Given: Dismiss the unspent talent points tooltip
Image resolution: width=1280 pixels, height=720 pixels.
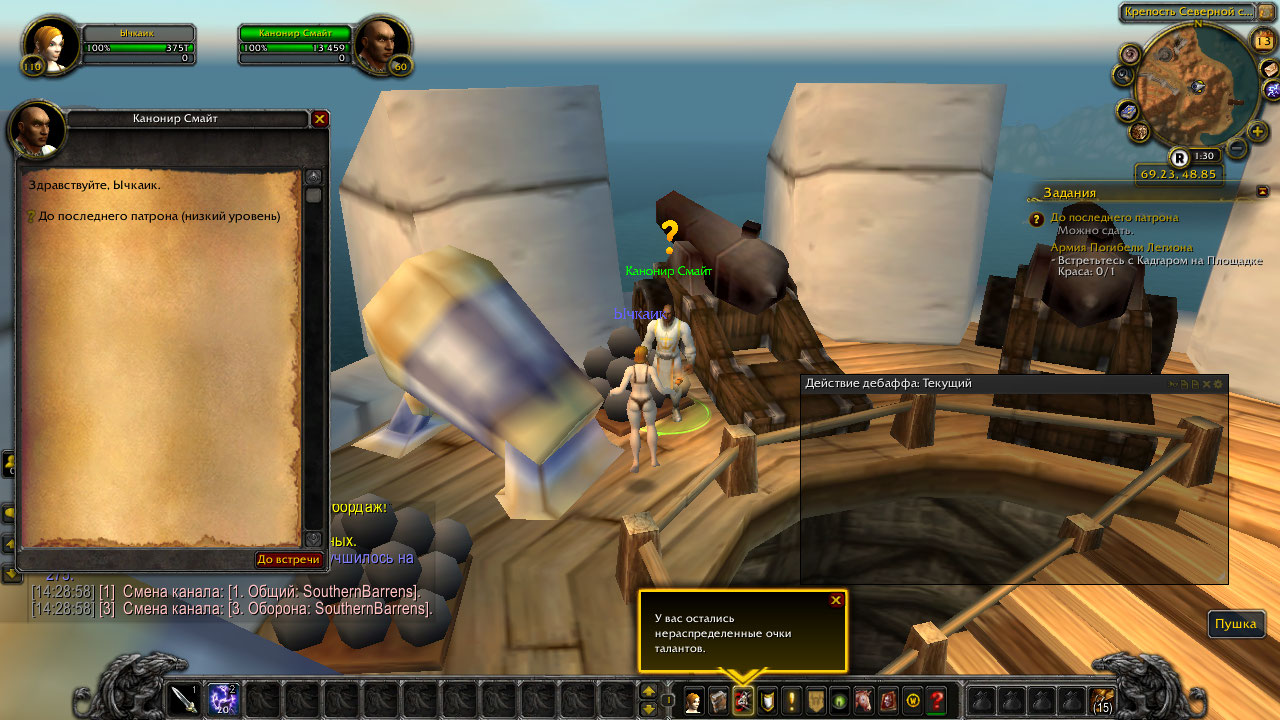Looking at the screenshot, I should [836, 600].
